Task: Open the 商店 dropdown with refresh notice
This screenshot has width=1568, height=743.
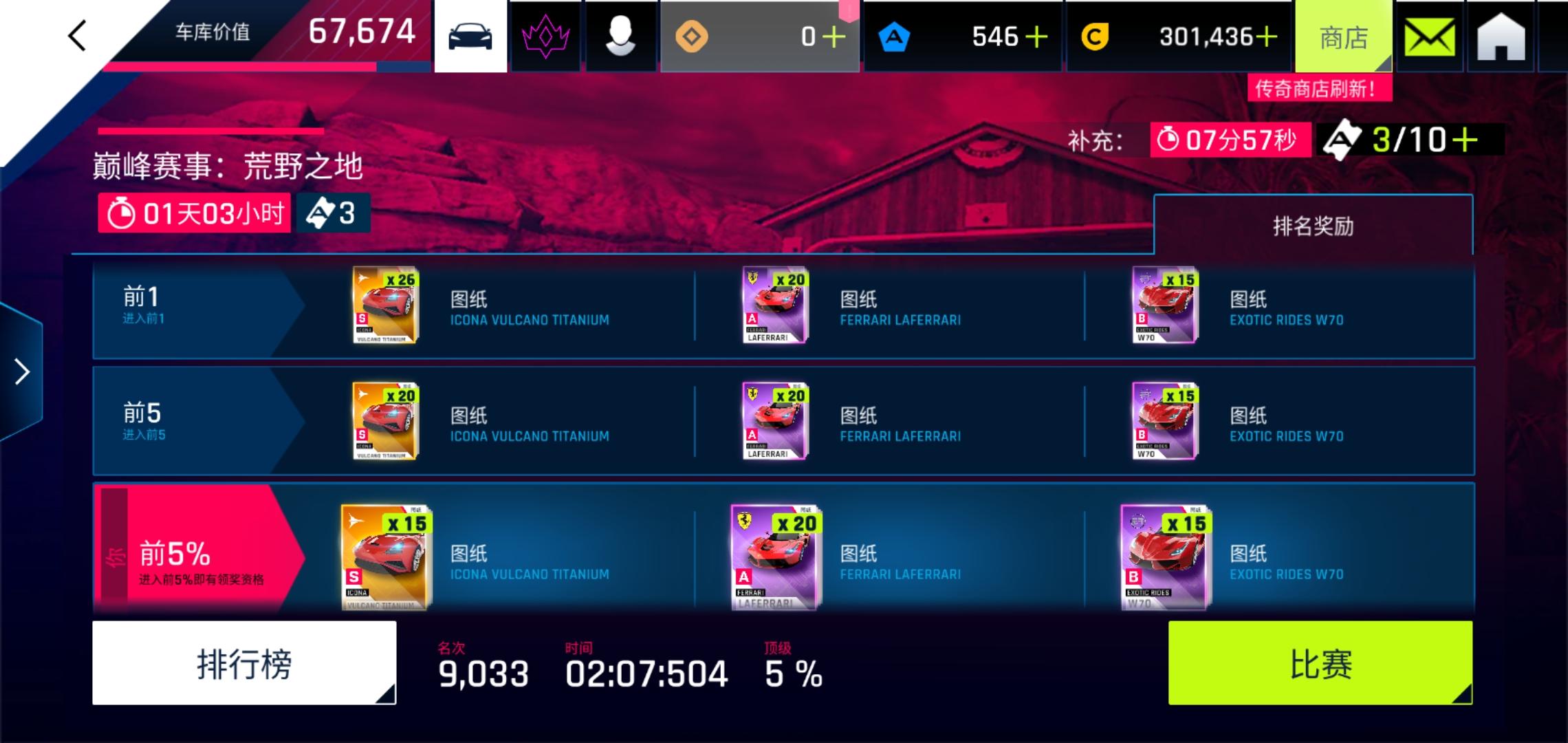Action: coord(1342,36)
